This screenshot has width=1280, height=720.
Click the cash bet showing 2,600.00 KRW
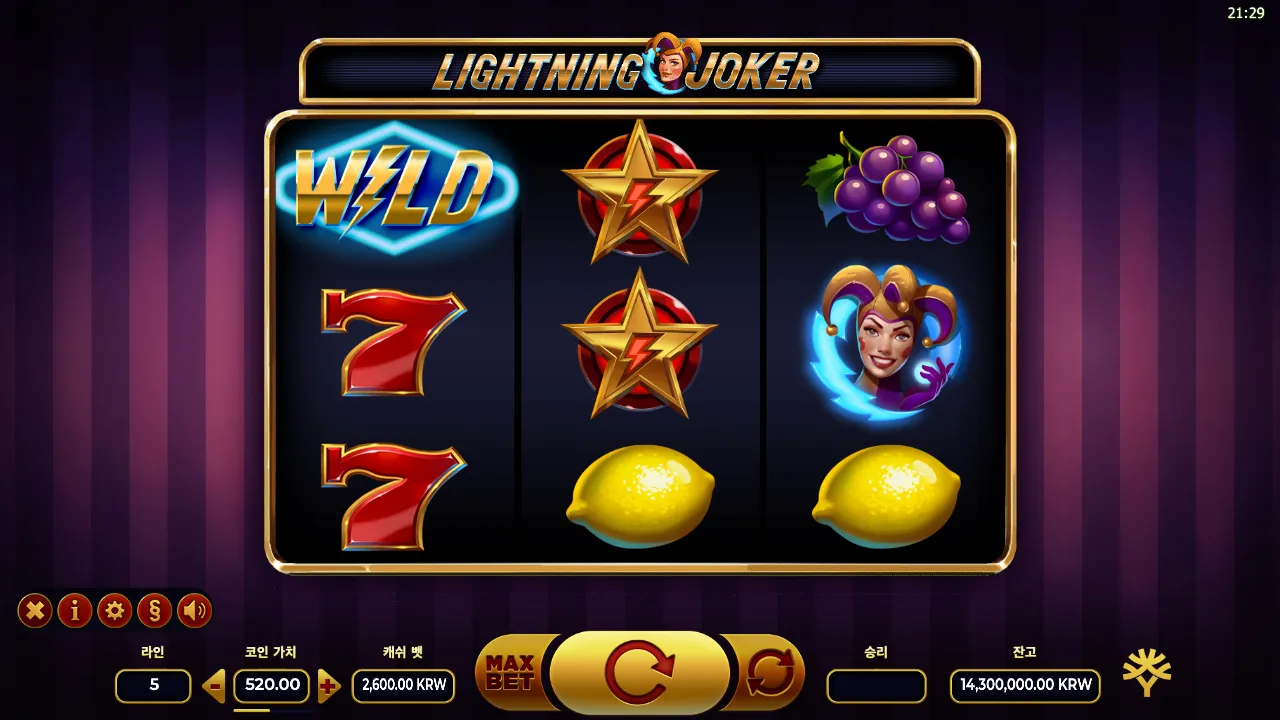[403, 686]
